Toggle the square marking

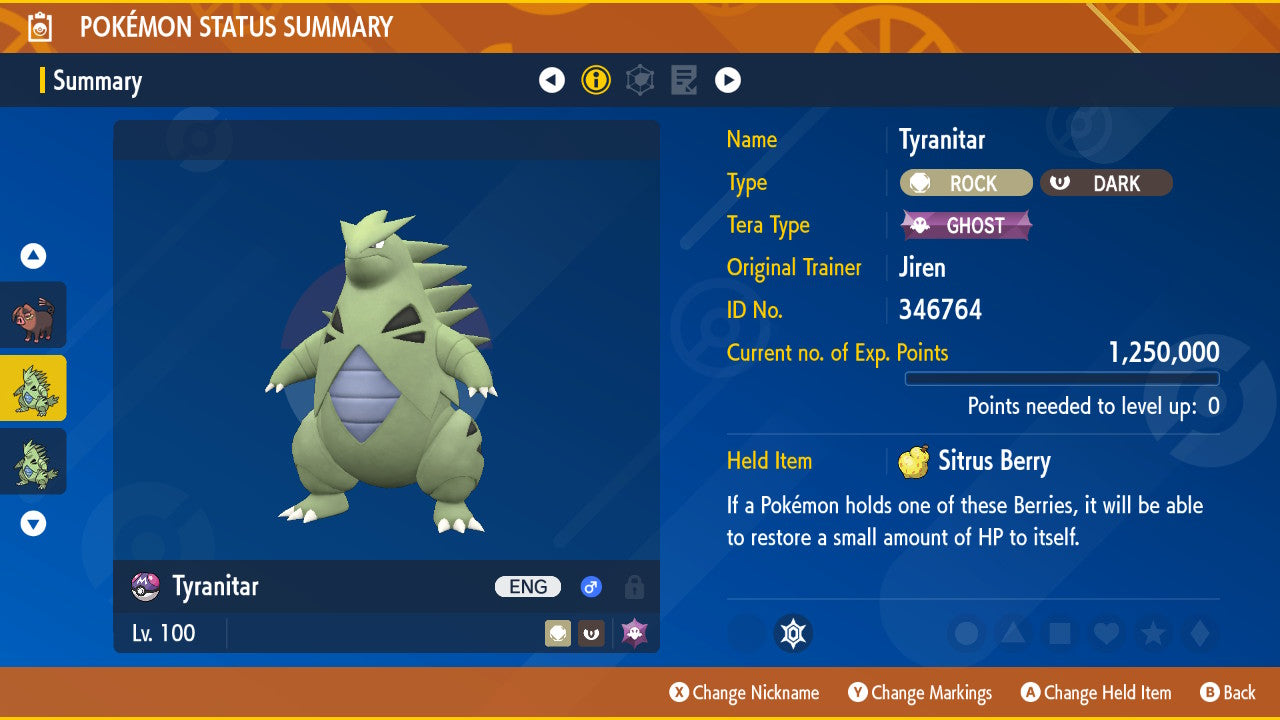coord(1059,633)
